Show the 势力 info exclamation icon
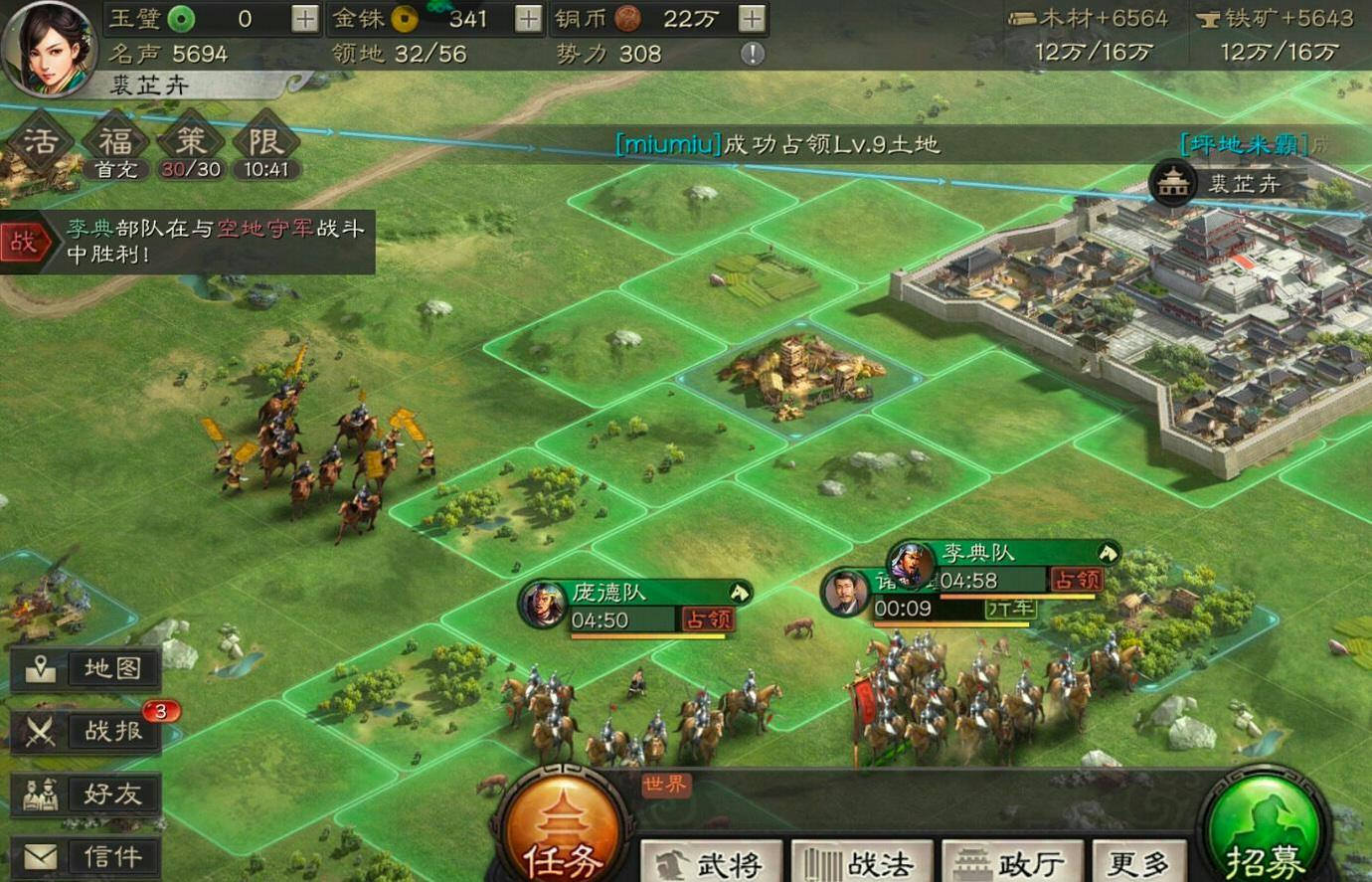 point(753,54)
